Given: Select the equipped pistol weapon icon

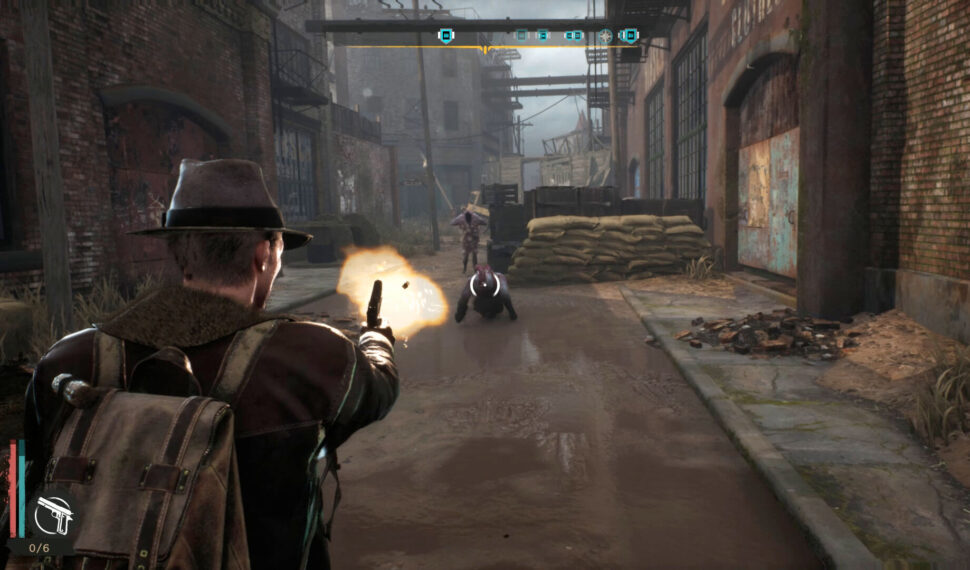Looking at the screenshot, I should (52, 515).
